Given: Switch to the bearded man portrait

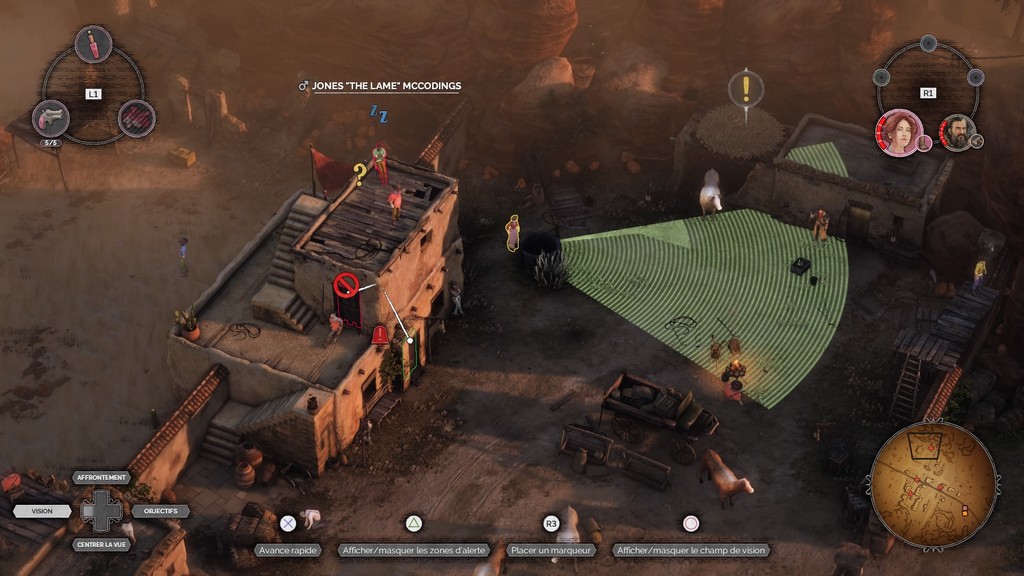Looking at the screenshot, I should (957, 133).
